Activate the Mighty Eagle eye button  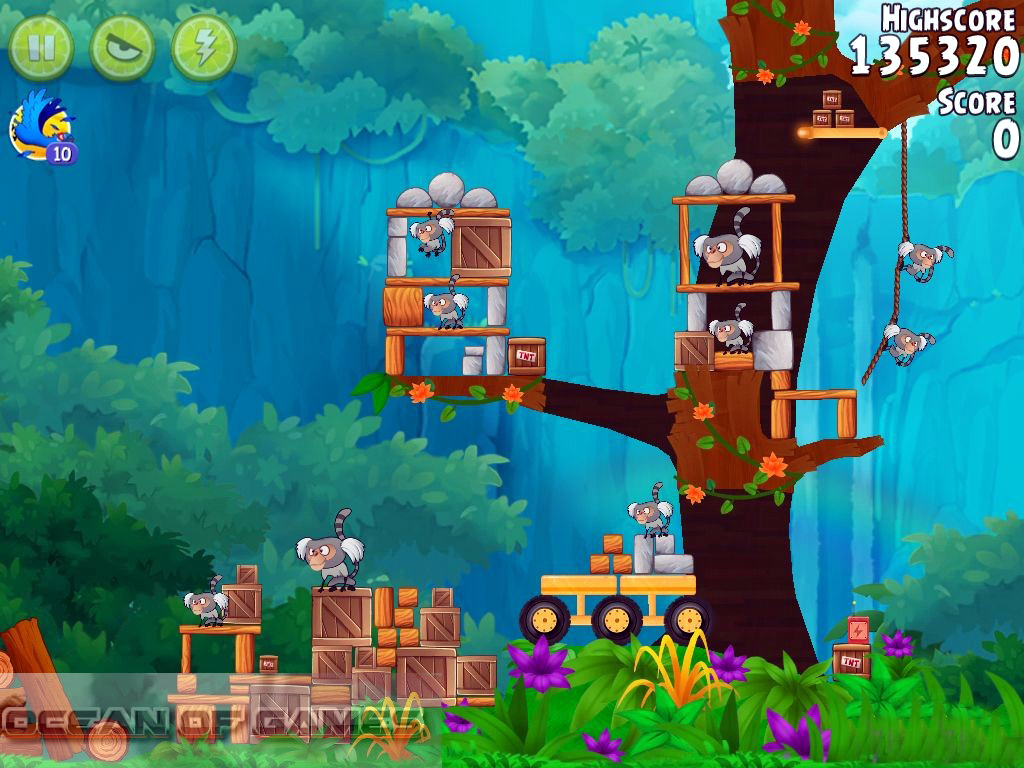[x=122, y=47]
